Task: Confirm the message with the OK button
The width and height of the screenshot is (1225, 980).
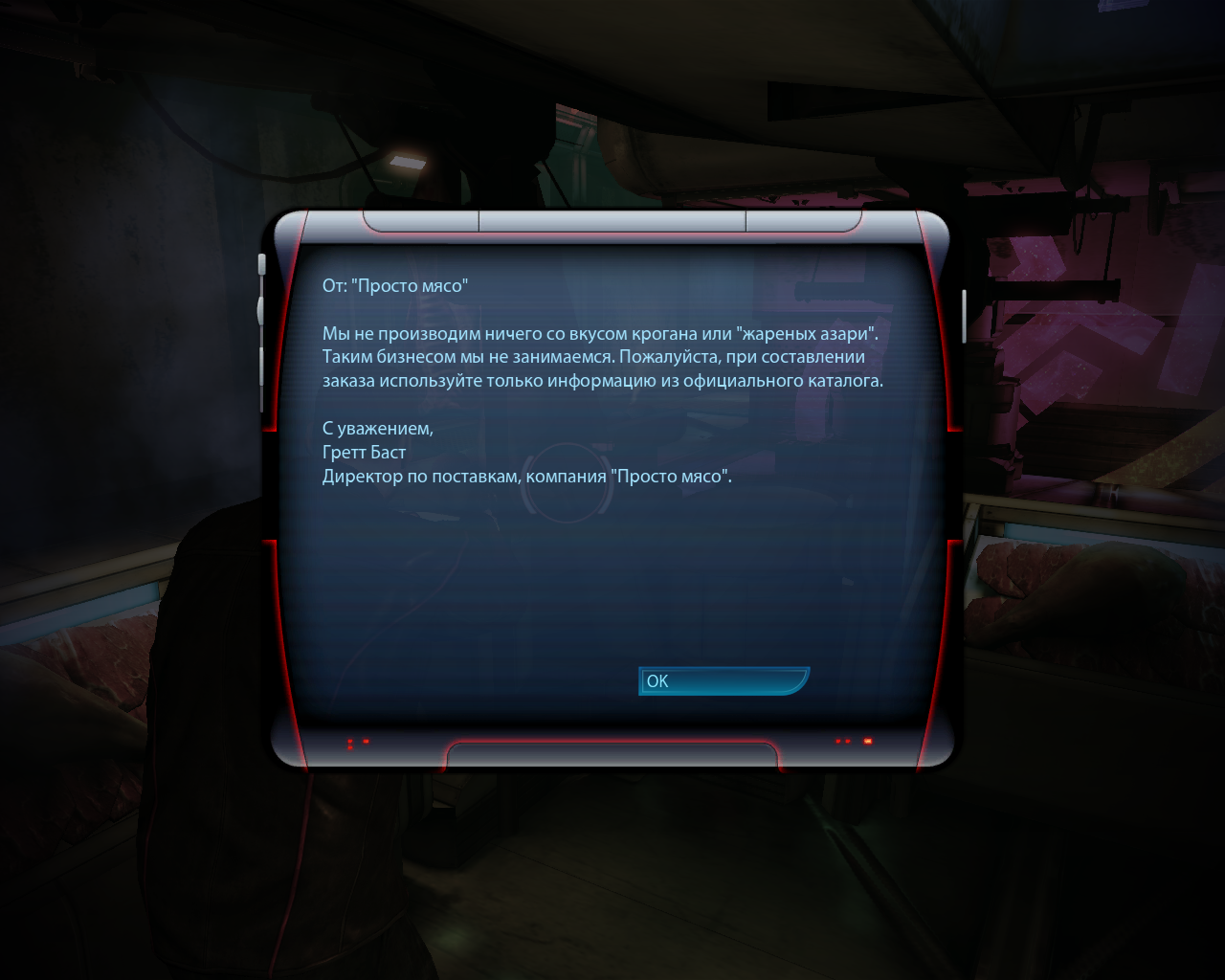Action: [723, 680]
